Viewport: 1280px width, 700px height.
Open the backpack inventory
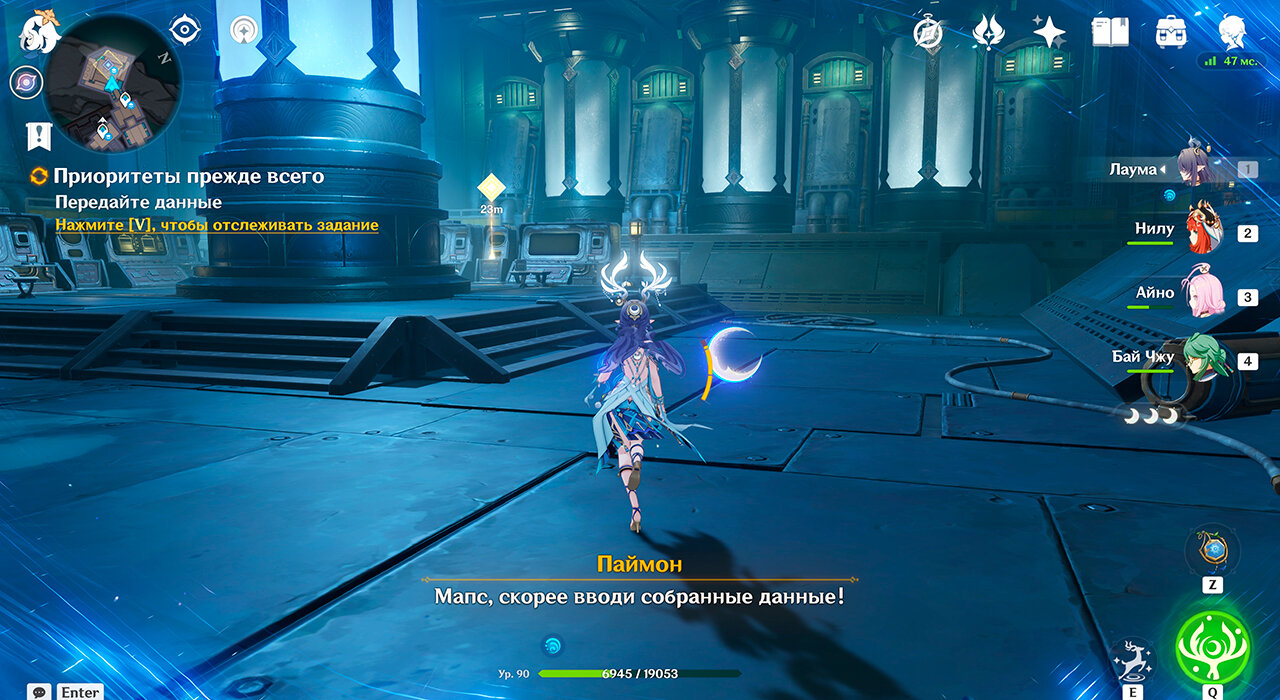1171,32
